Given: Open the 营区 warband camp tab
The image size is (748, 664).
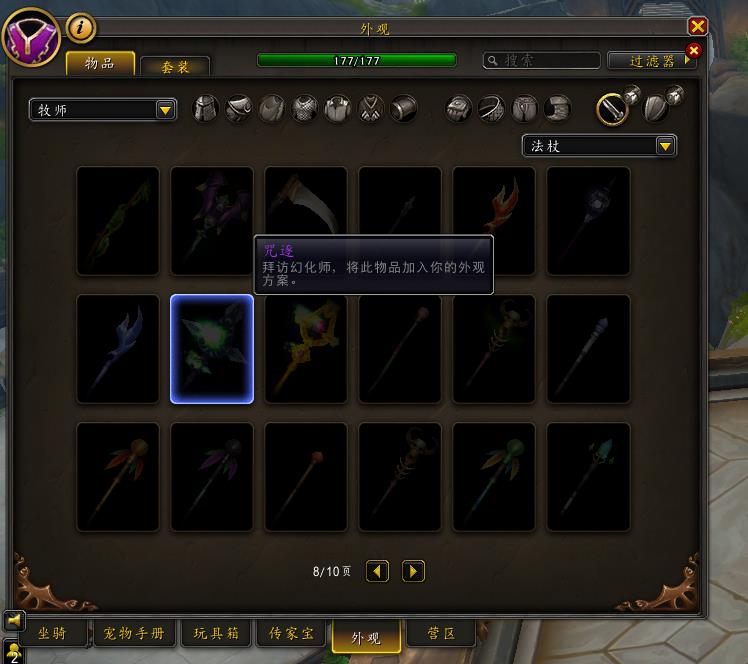Looking at the screenshot, I should click(x=441, y=634).
